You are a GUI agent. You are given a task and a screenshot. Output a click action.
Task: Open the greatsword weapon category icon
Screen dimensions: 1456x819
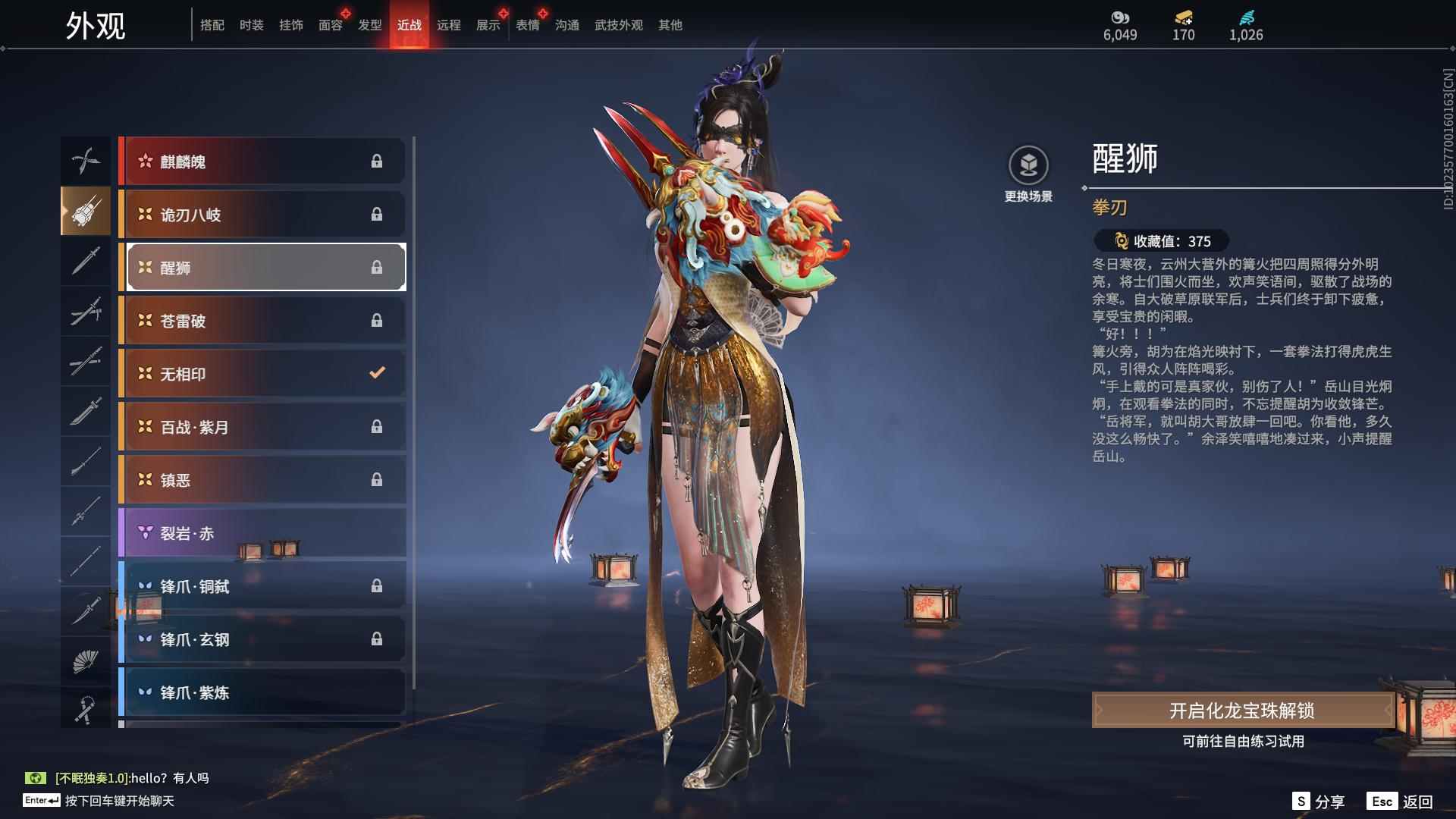tap(86, 412)
